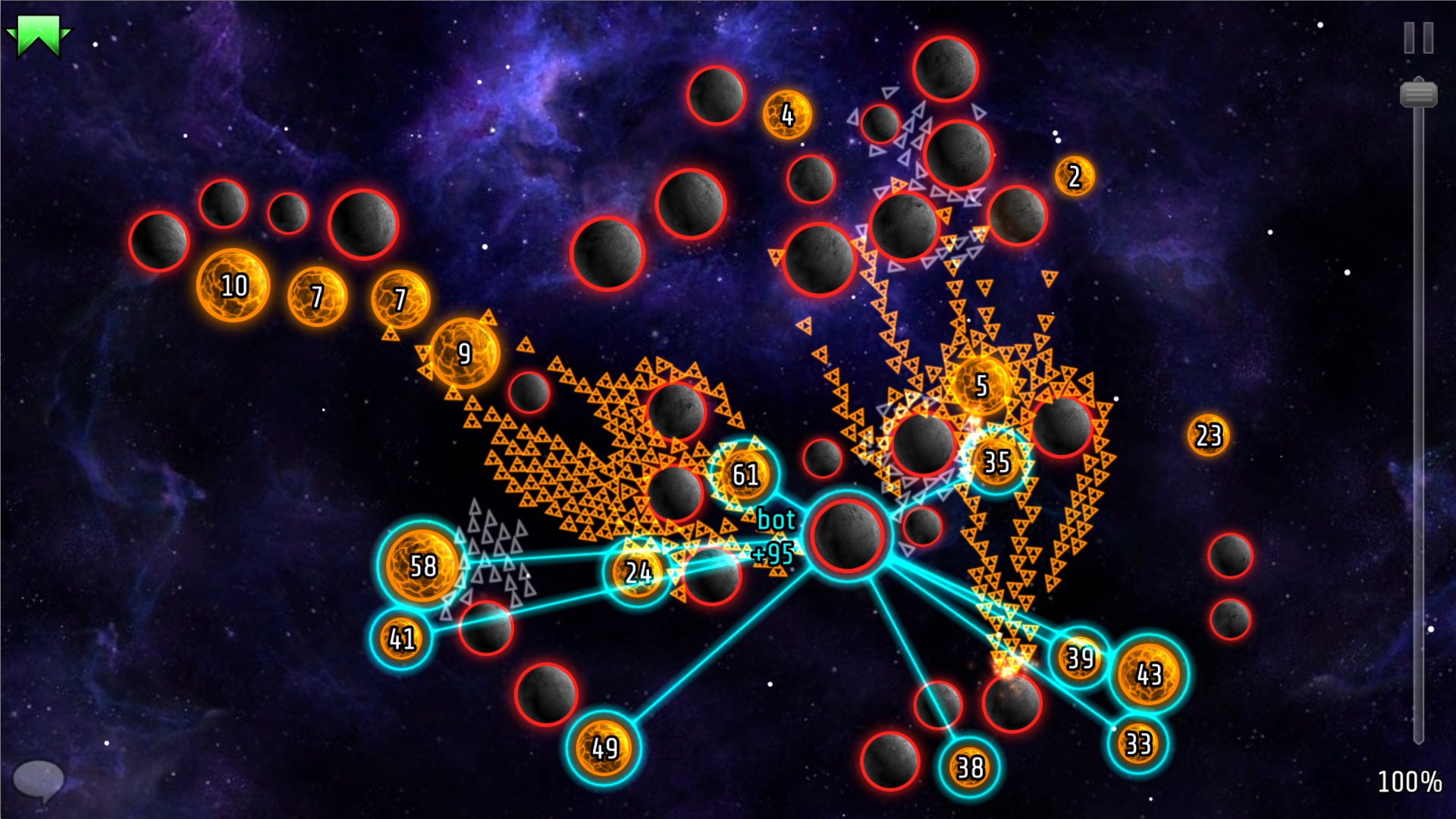Select the planet with 58 ships

pyautogui.click(x=422, y=566)
